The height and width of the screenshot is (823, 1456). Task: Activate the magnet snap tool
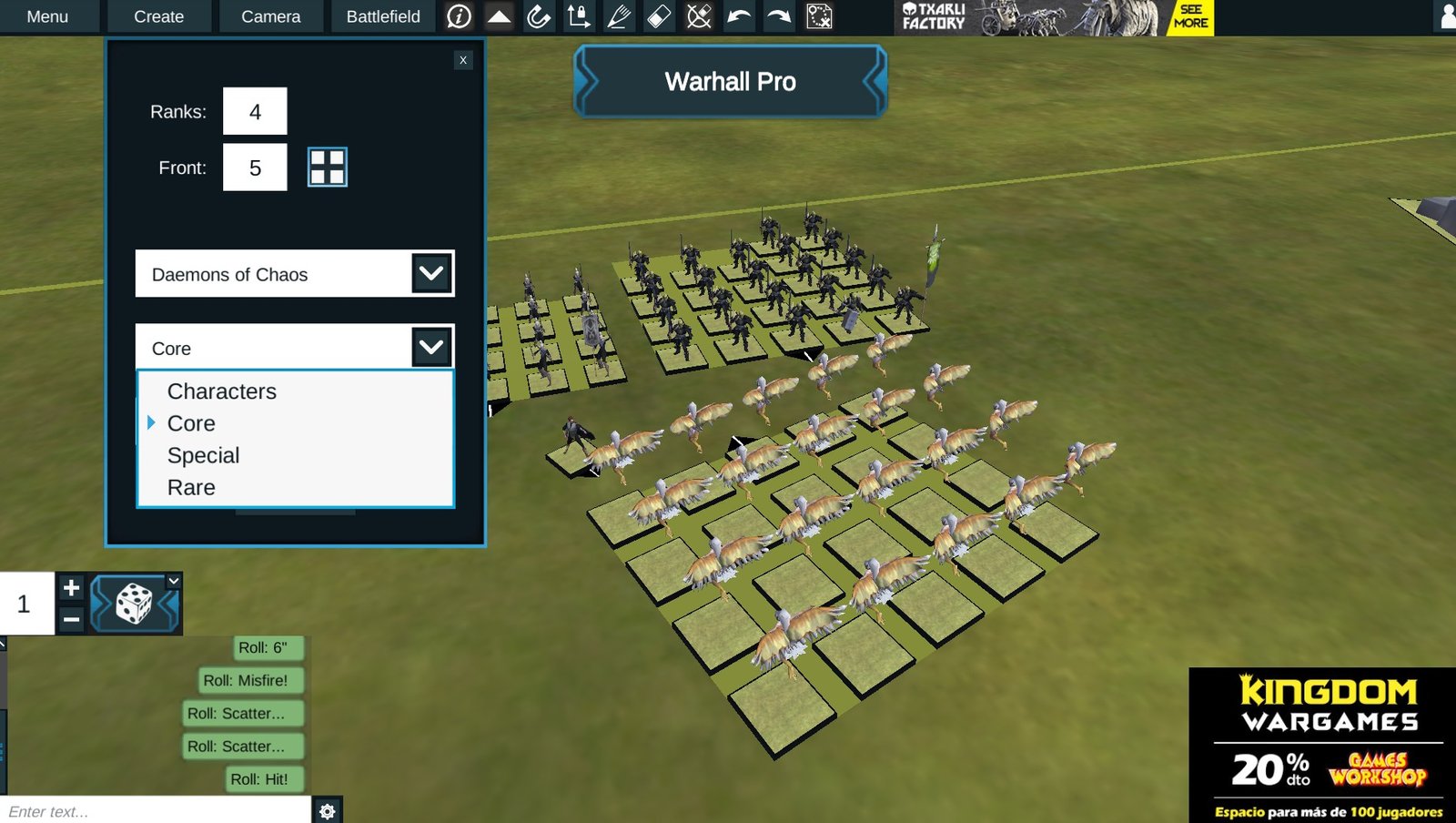pos(537,16)
